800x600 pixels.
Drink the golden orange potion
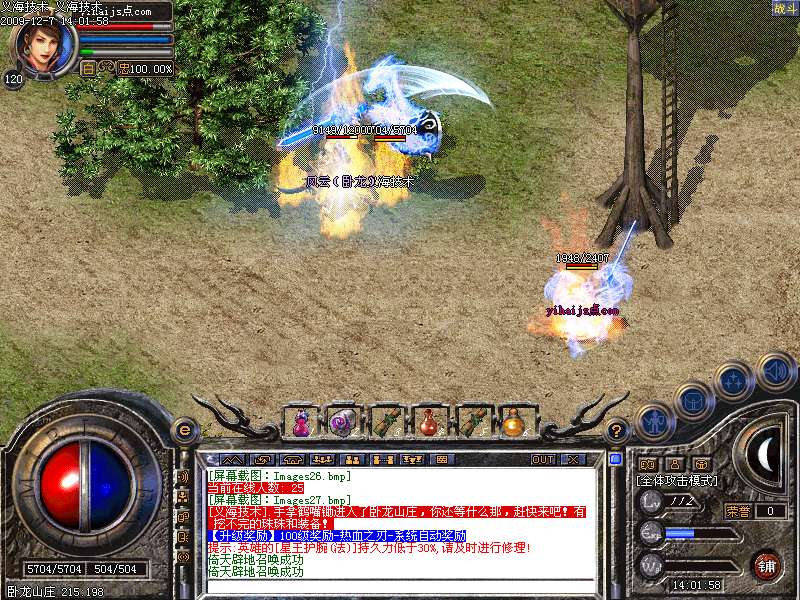point(513,422)
